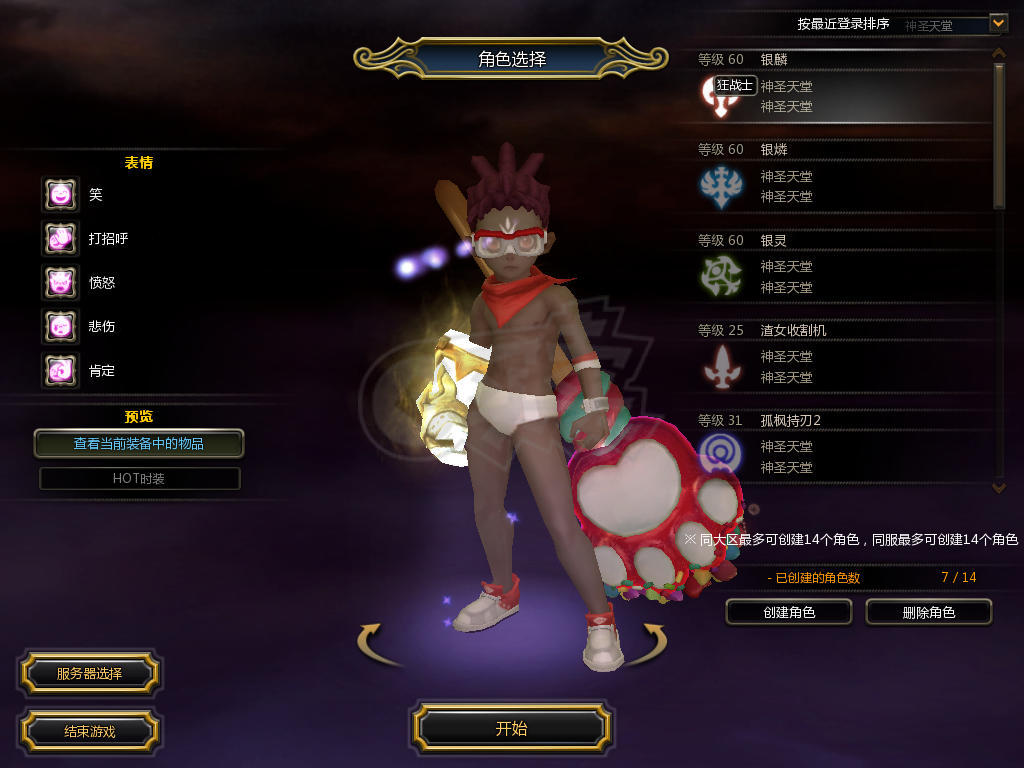Image resolution: width=1024 pixels, height=768 pixels.
Task: Trigger the 愤怒 angry emote
Action: (x=60, y=282)
